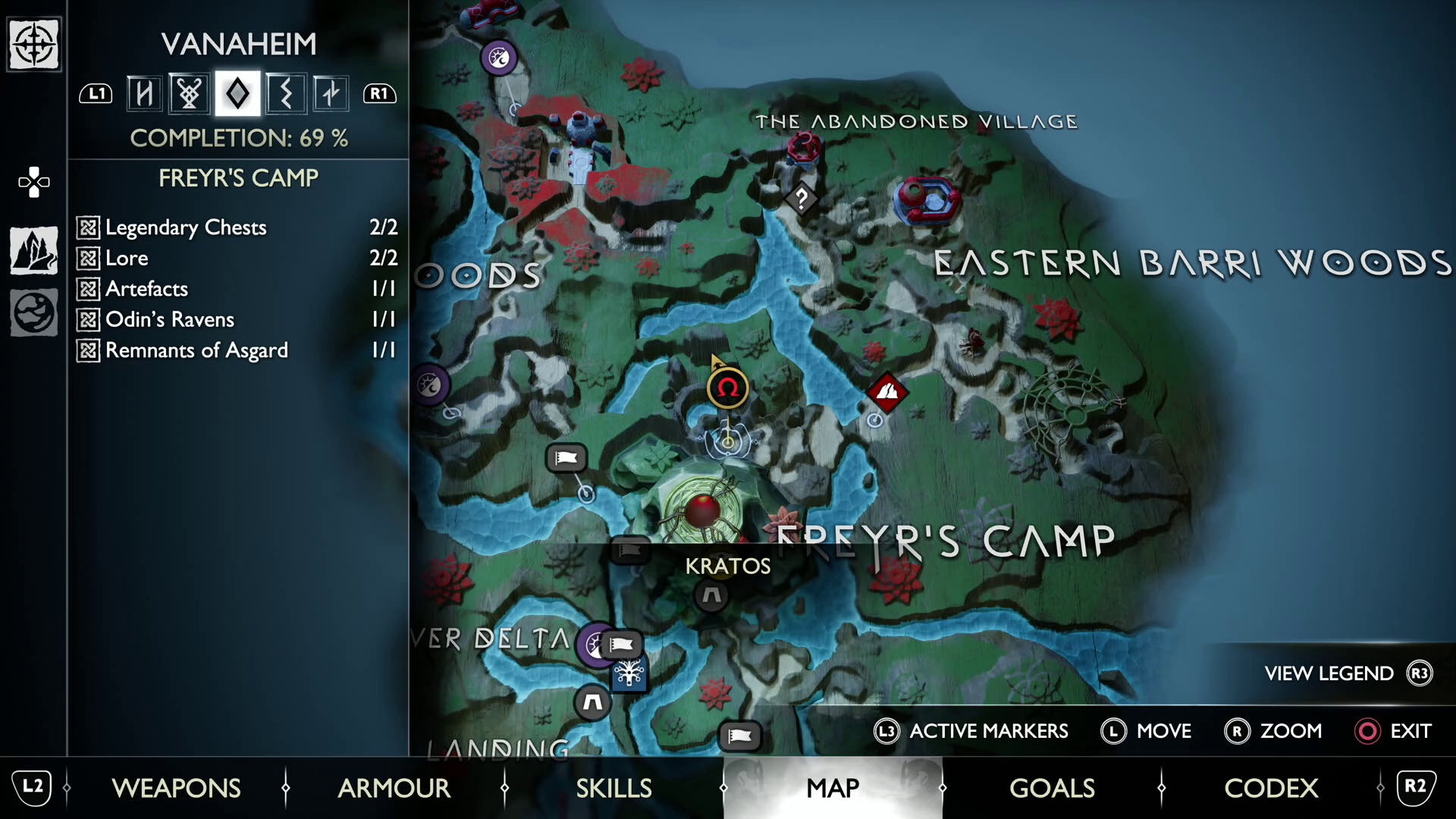Switch to the GOALS tab
This screenshot has height=819, width=1456.
click(1052, 789)
